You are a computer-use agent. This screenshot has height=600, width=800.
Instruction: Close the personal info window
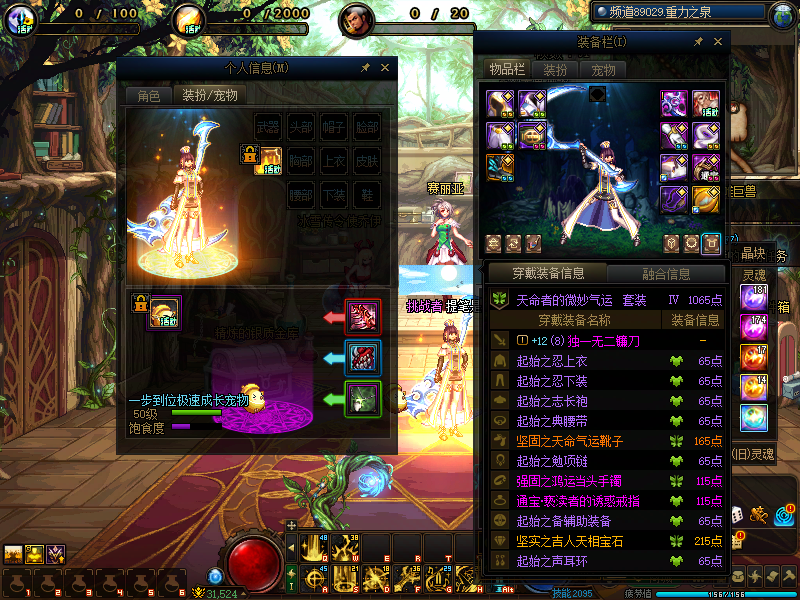385,68
